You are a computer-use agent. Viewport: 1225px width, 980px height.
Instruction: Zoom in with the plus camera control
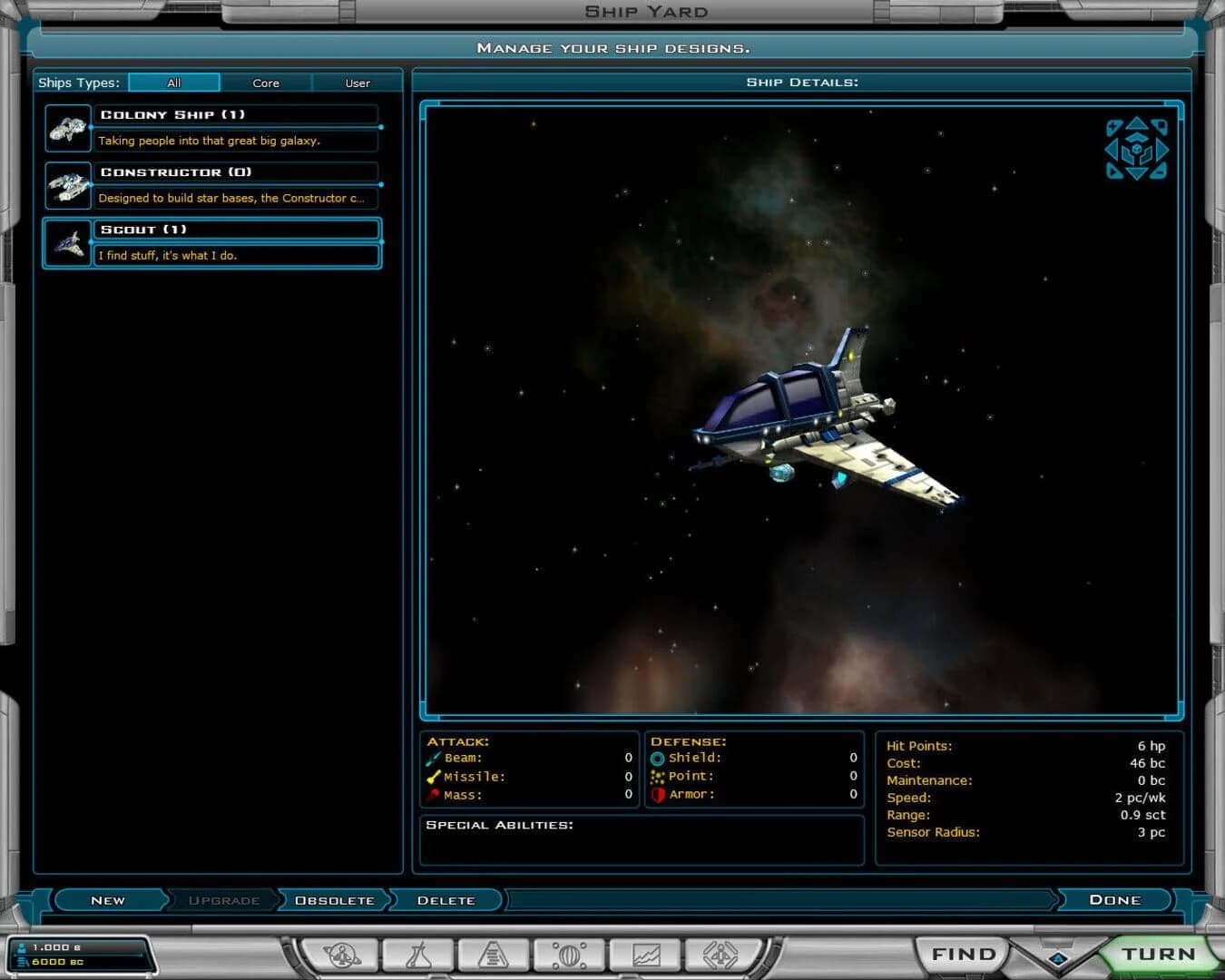pyautogui.click(x=1112, y=126)
